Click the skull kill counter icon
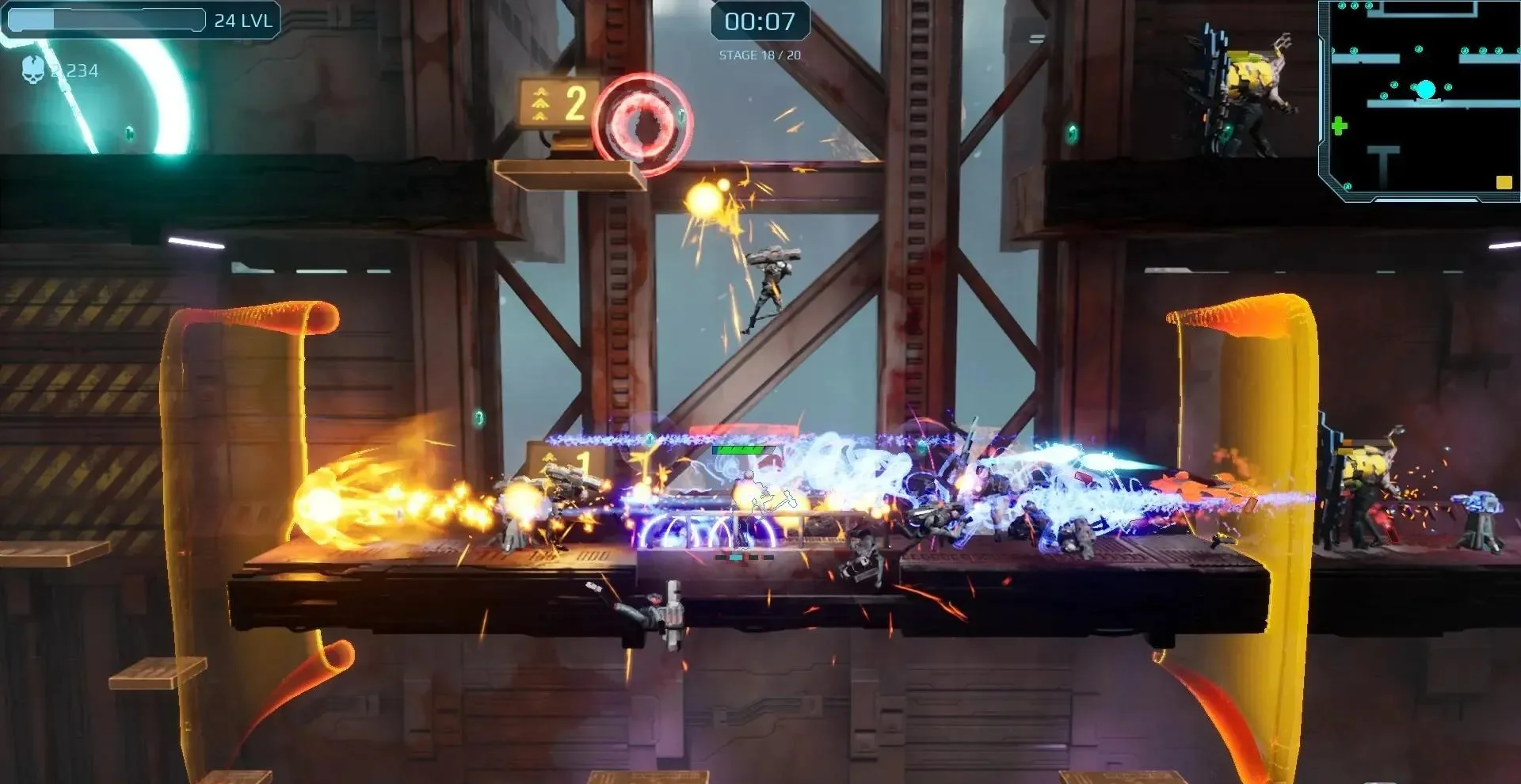Screen dimensions: 1521x784 (33, 70)
